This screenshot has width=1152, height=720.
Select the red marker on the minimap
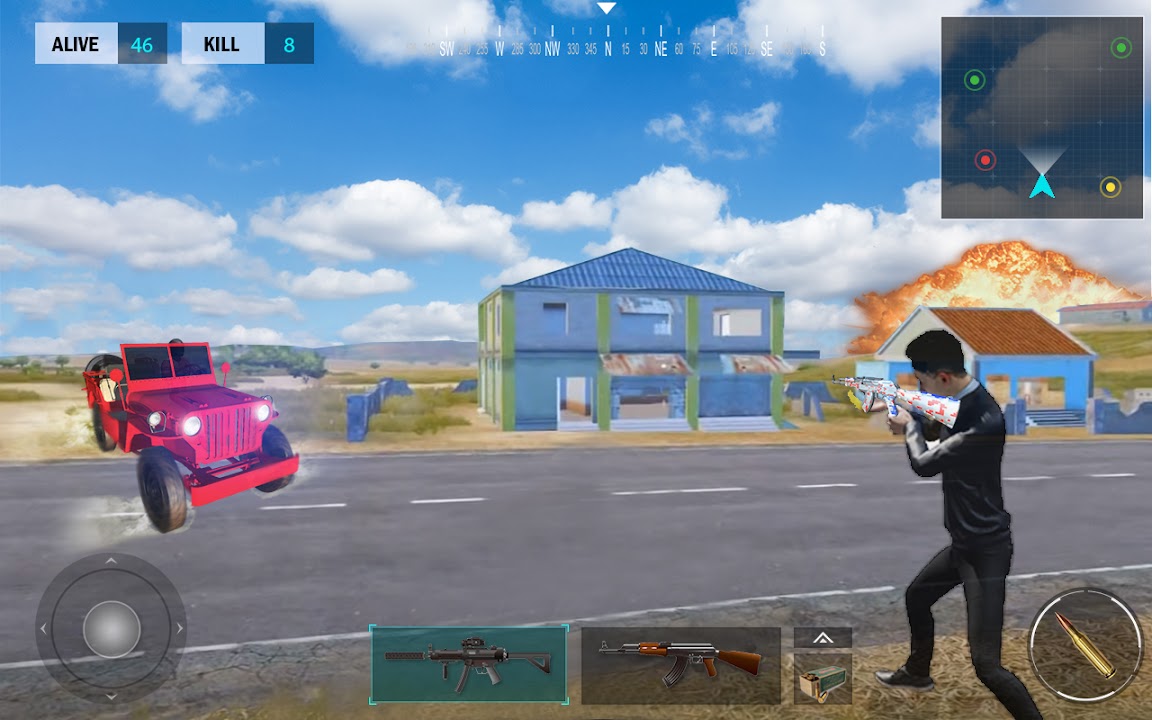(x=986, y=160)
